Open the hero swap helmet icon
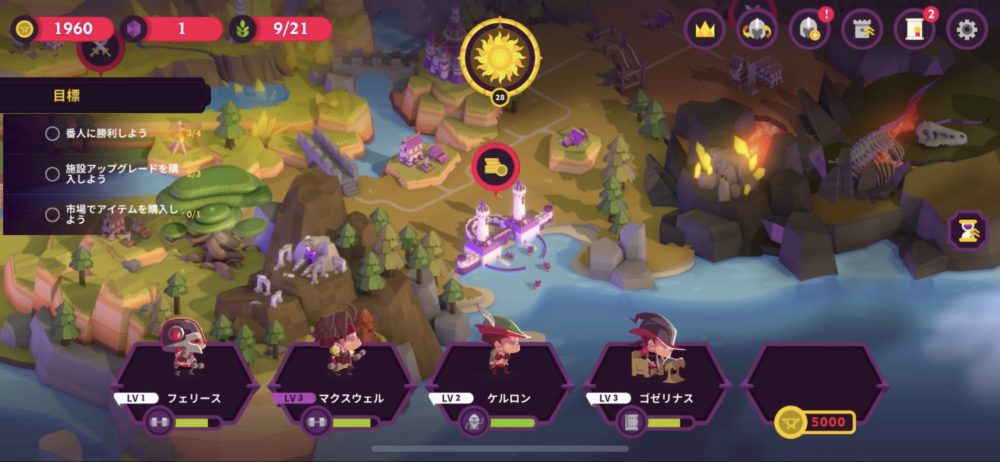 tap(757, 29)
